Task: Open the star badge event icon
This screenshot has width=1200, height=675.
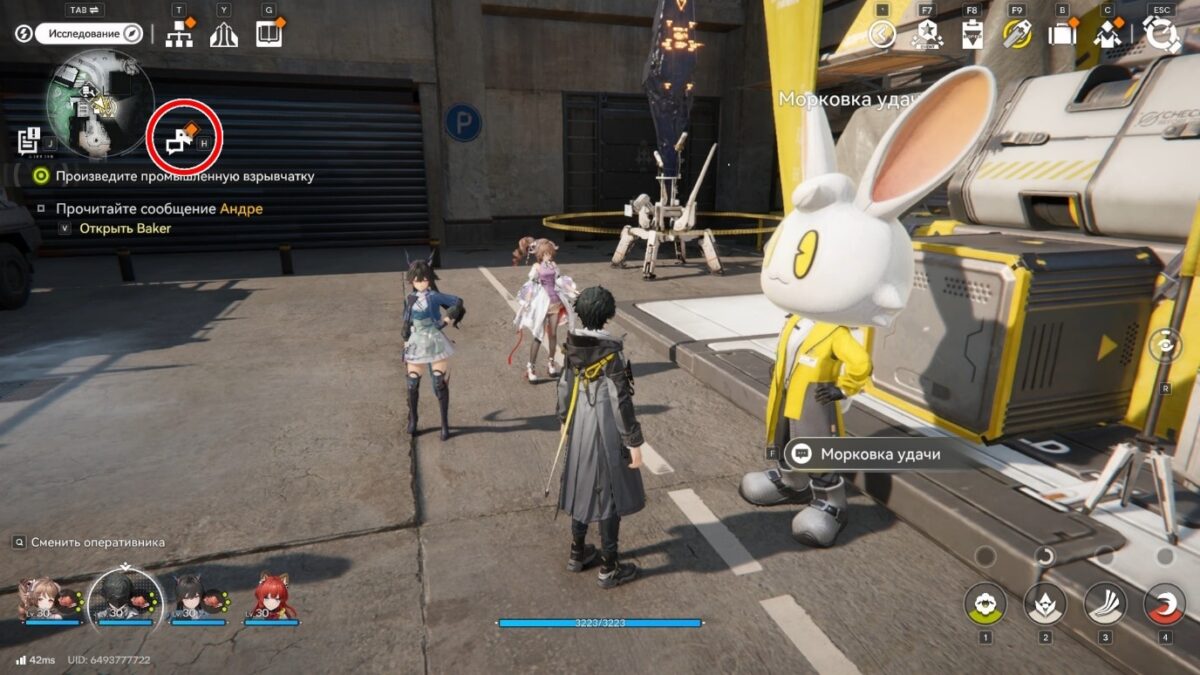Action: pos(926,35)
